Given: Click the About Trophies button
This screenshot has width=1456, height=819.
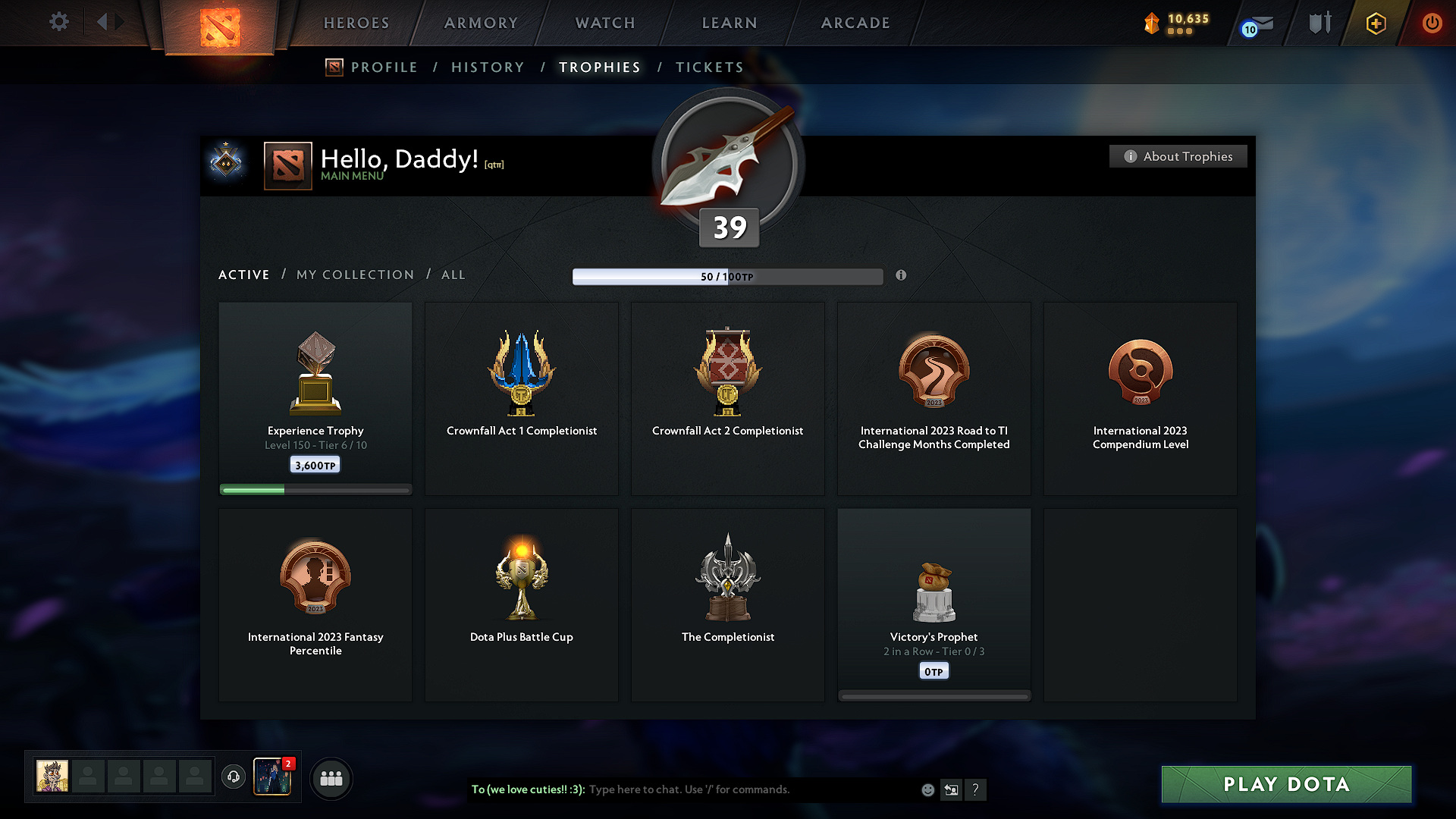Looking at the screenshot, I should pyautogui.click(x=1178, y=156).
